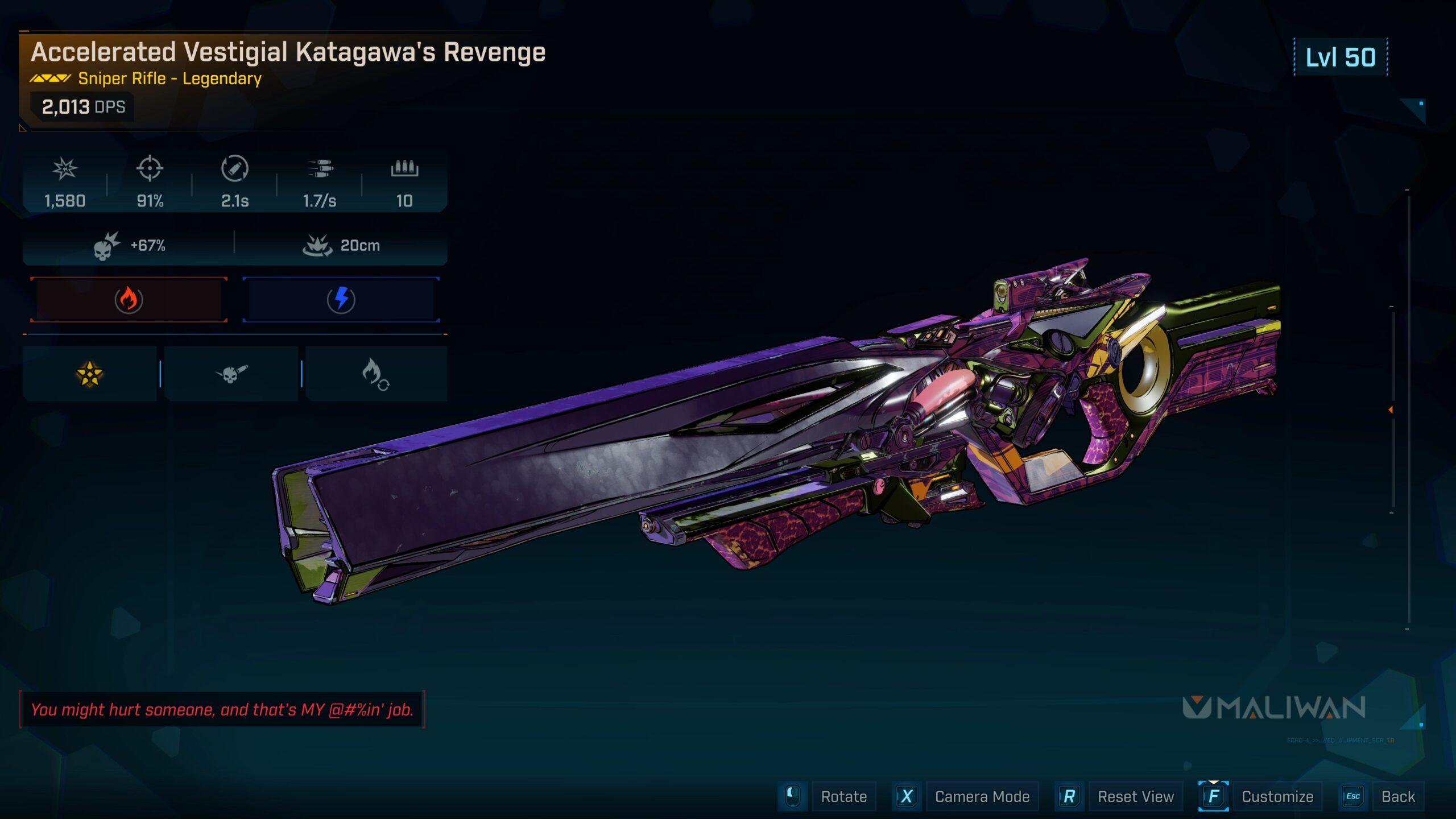Click the red flavor text quote box
The width and height of the screenshot is (1456, 819).
pos(224,709)
